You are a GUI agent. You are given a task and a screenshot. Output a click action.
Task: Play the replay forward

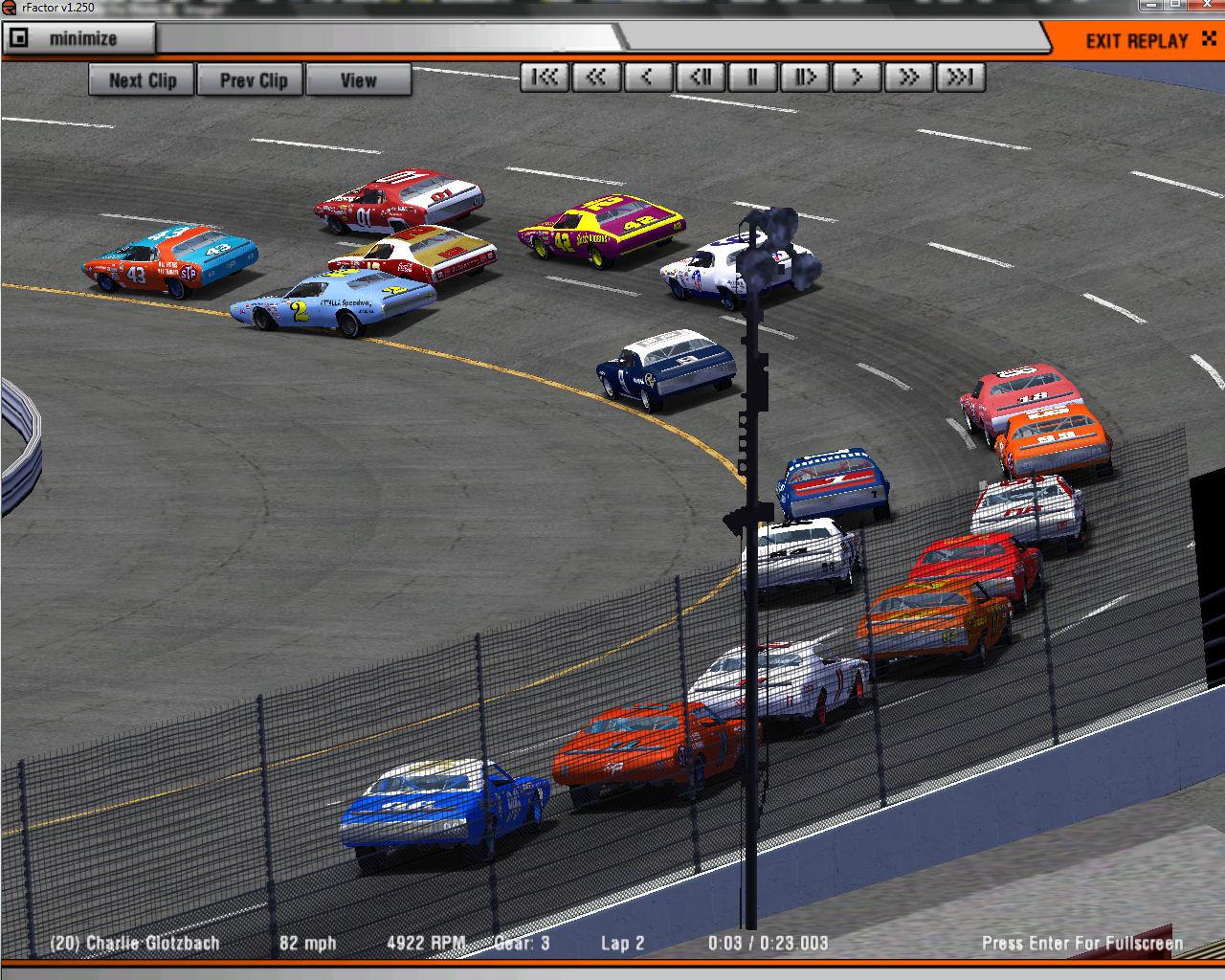(x=857, y=78)
